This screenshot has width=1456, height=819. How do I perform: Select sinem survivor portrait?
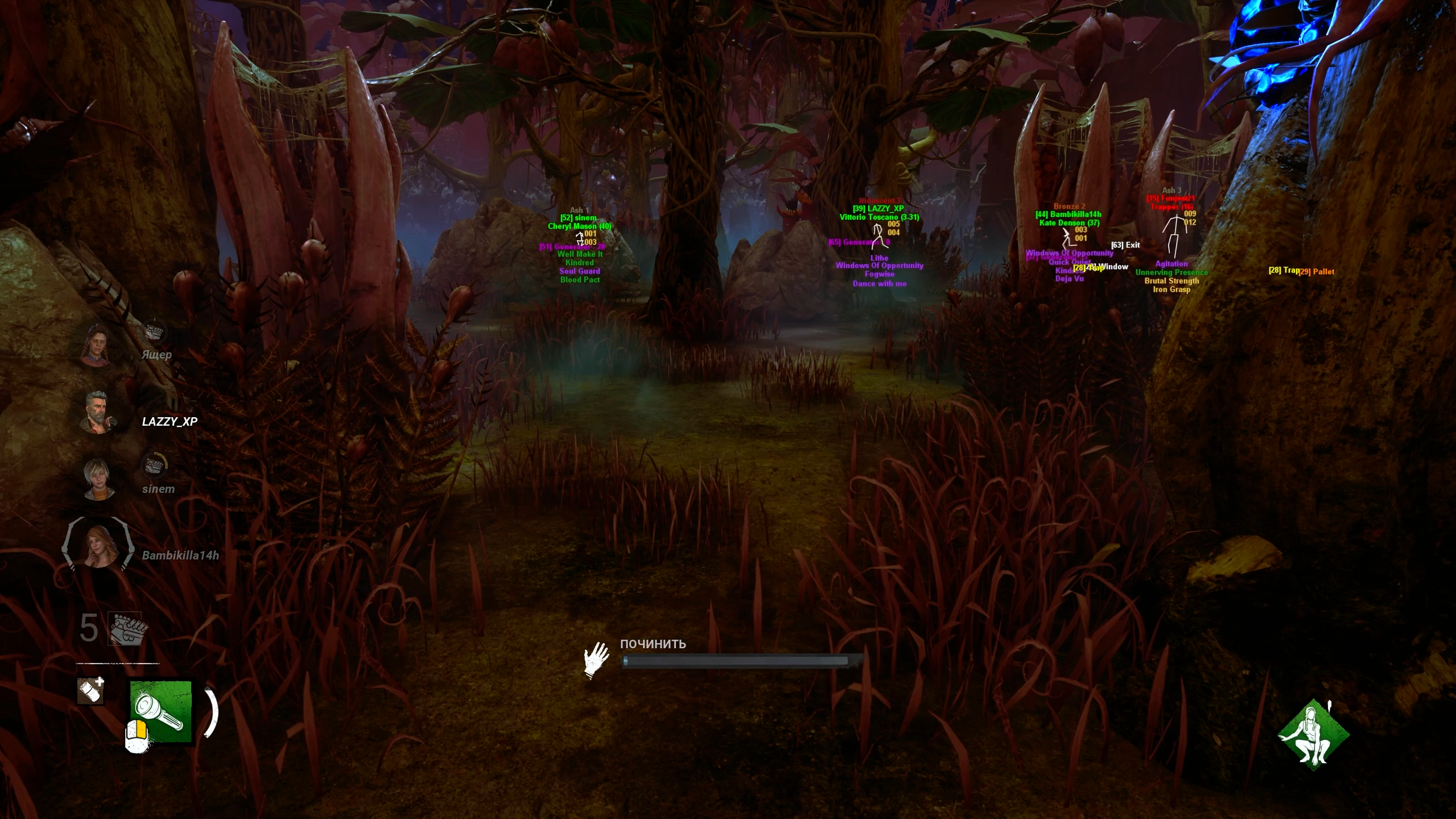pos(99,479)
